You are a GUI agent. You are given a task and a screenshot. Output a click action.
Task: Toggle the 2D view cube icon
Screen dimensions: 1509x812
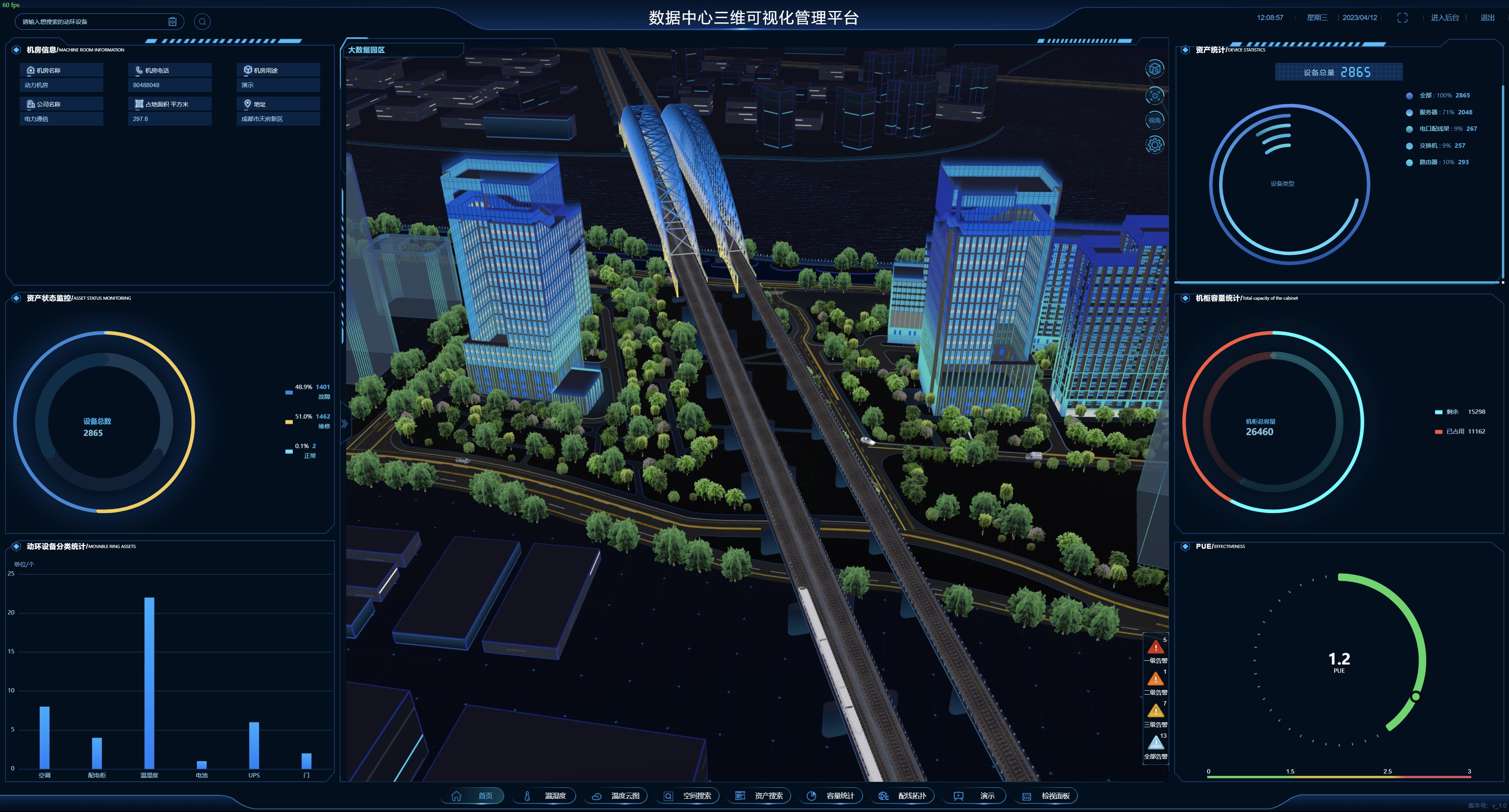1154,69
